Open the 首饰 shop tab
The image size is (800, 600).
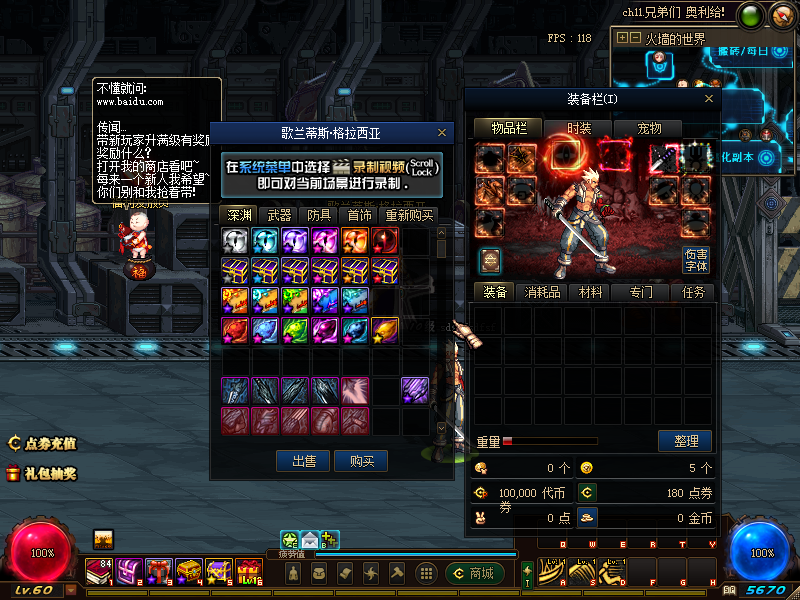tap(360, 215)
